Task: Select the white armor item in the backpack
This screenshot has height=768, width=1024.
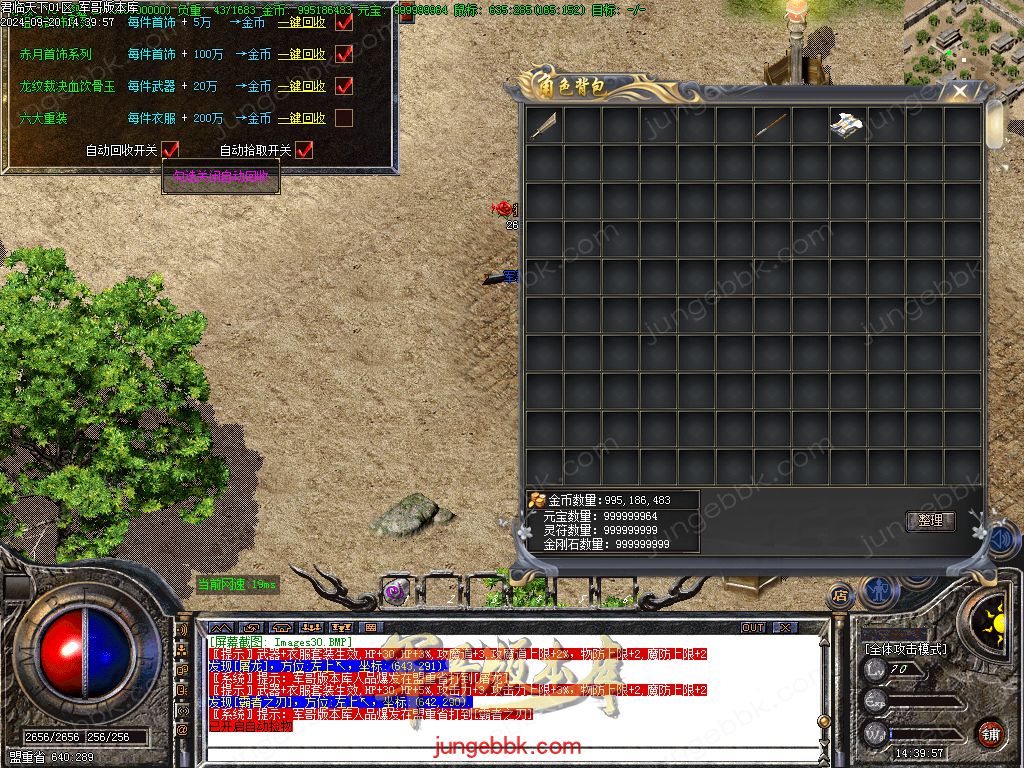Action: [847, 125]
